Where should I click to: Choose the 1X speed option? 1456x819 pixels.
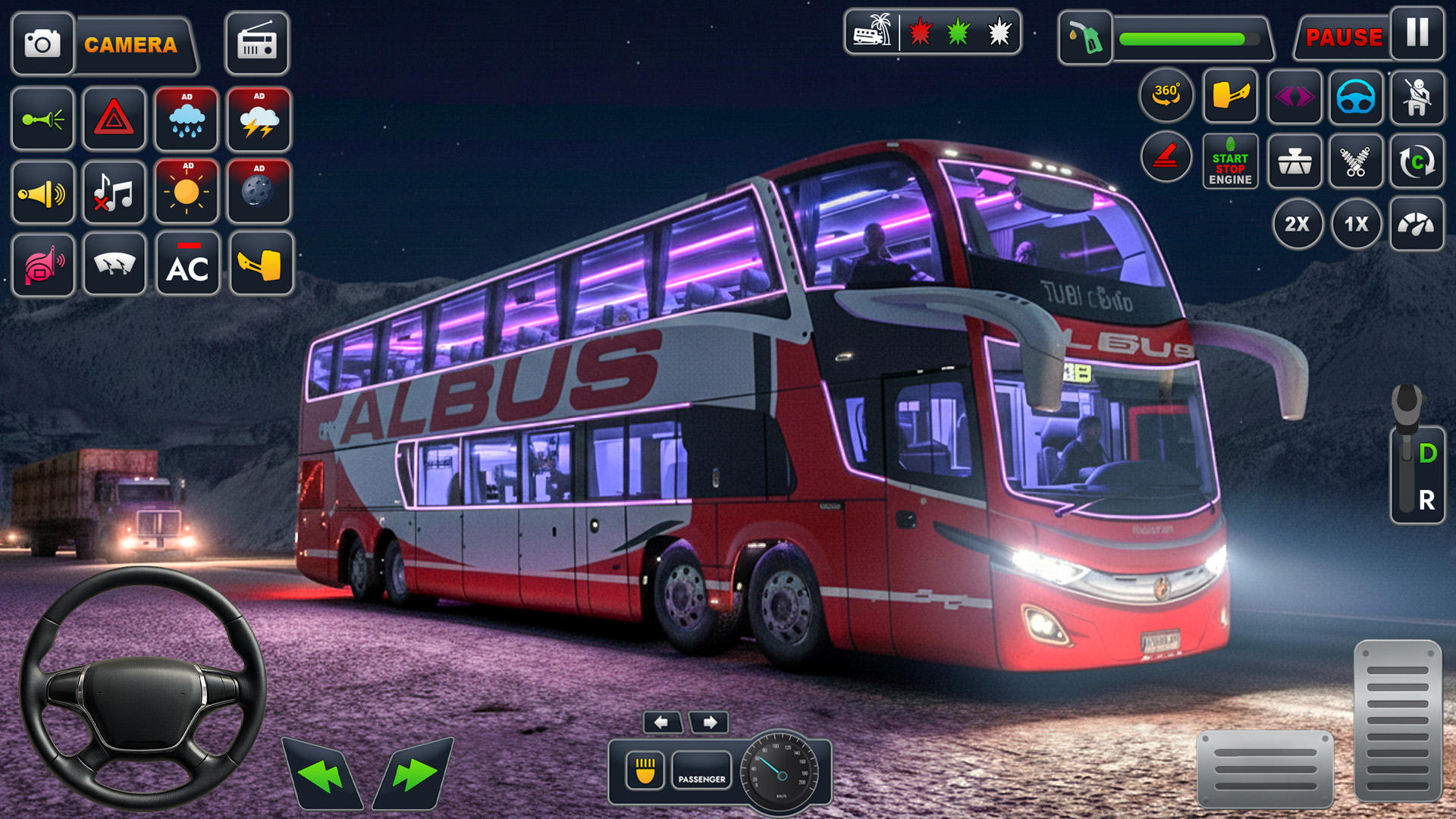click(1356, 224)
